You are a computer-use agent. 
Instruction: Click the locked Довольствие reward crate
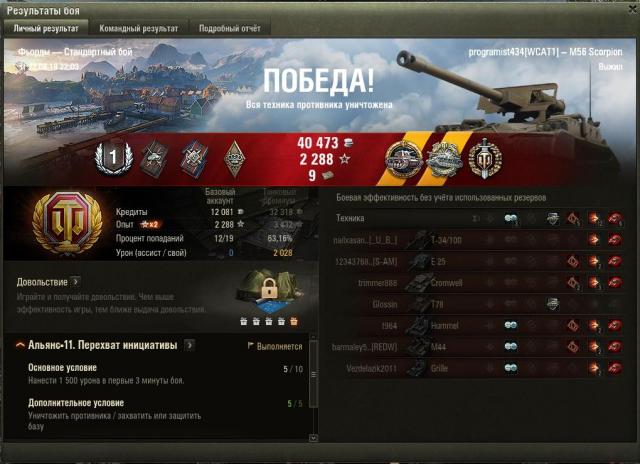266,294
